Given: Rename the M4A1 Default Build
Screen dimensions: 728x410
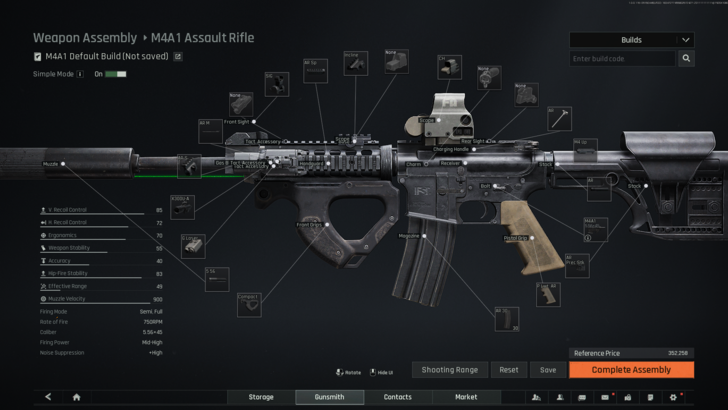Looking at the screenshot, I should 178,57.
